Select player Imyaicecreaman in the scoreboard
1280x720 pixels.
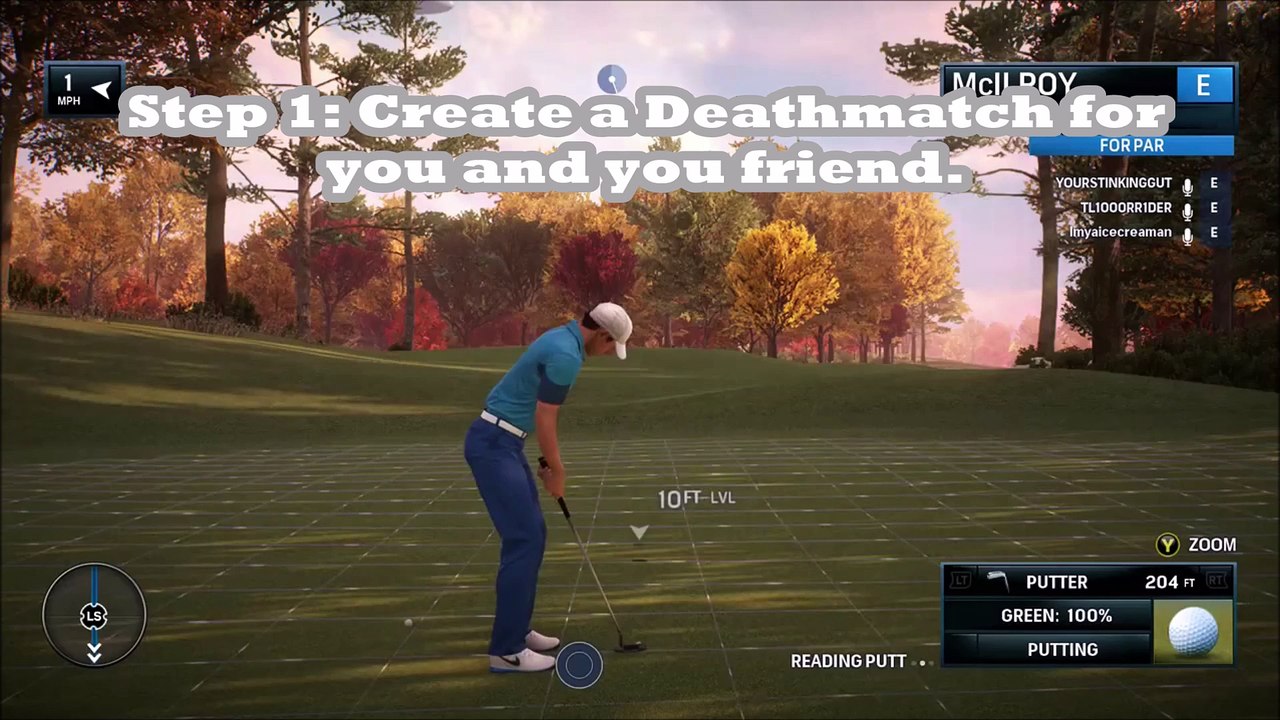click(x=1120, y=232)
